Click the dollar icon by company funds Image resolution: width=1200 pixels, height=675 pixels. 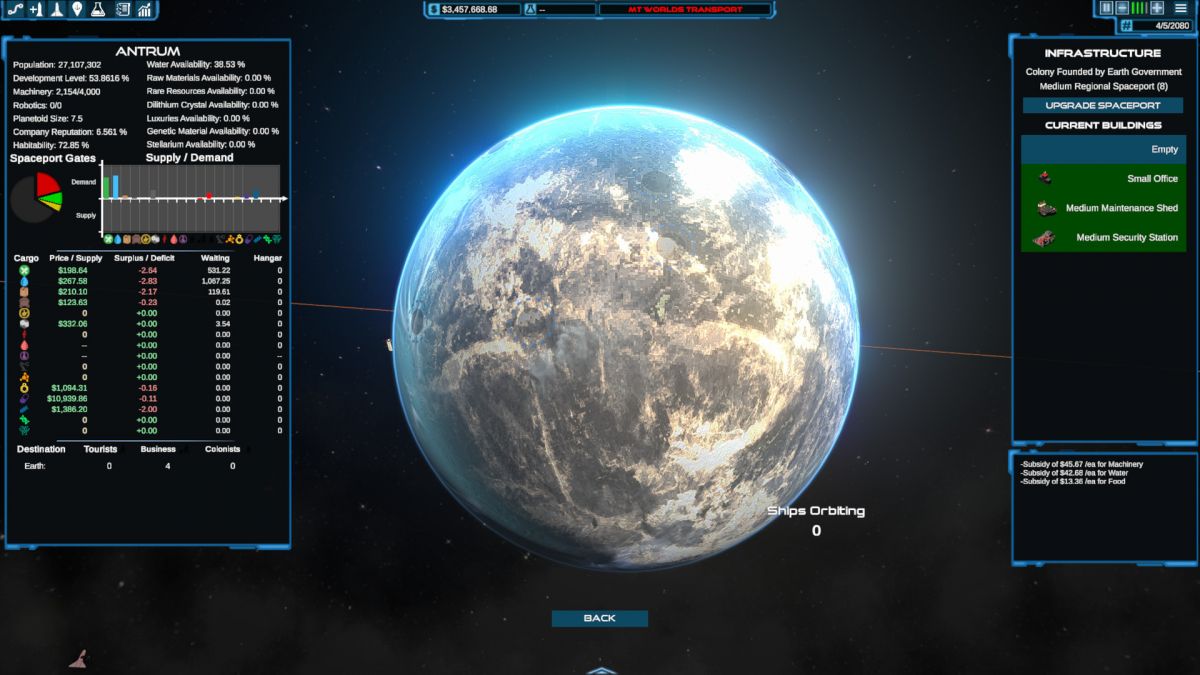(433, 9)
